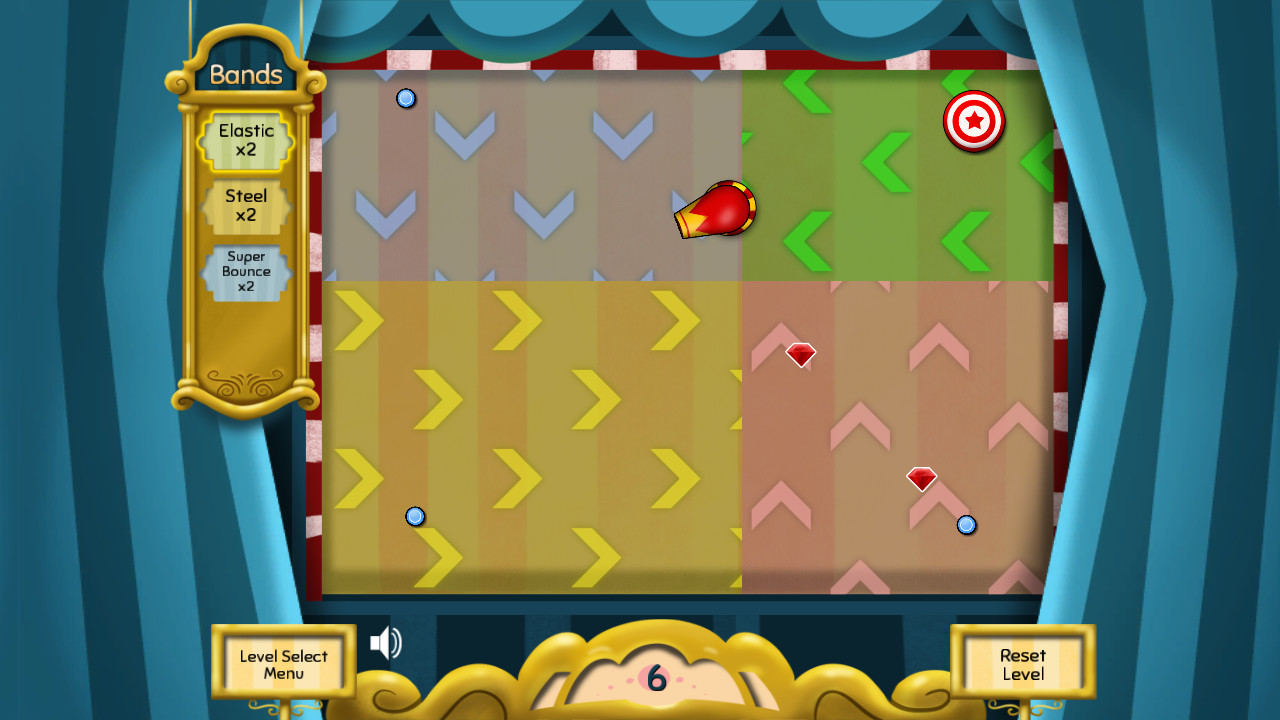Click the red cannon
1280x720 pixels.
pos(712,209)
